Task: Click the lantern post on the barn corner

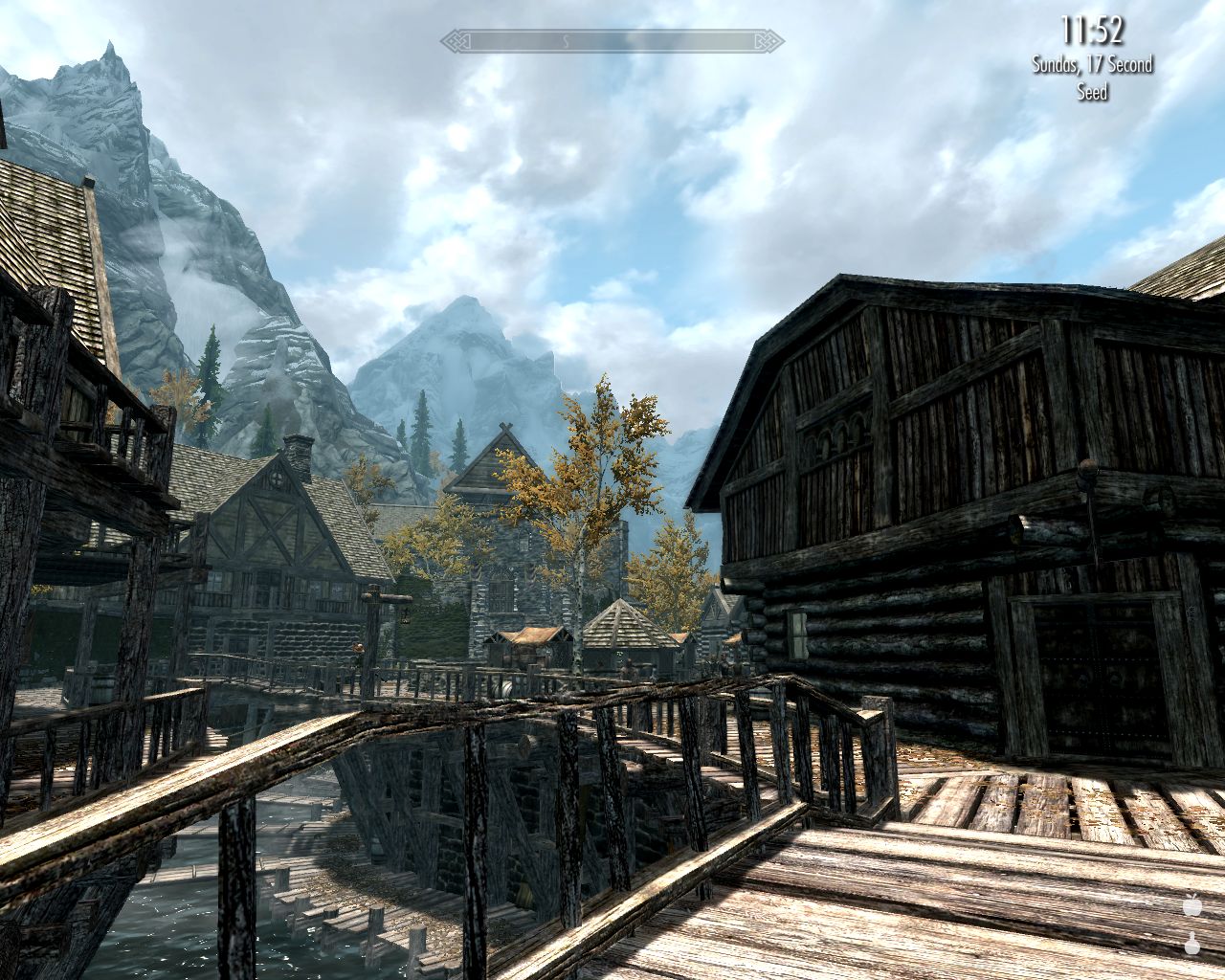Action: (x=1088, y=471)
